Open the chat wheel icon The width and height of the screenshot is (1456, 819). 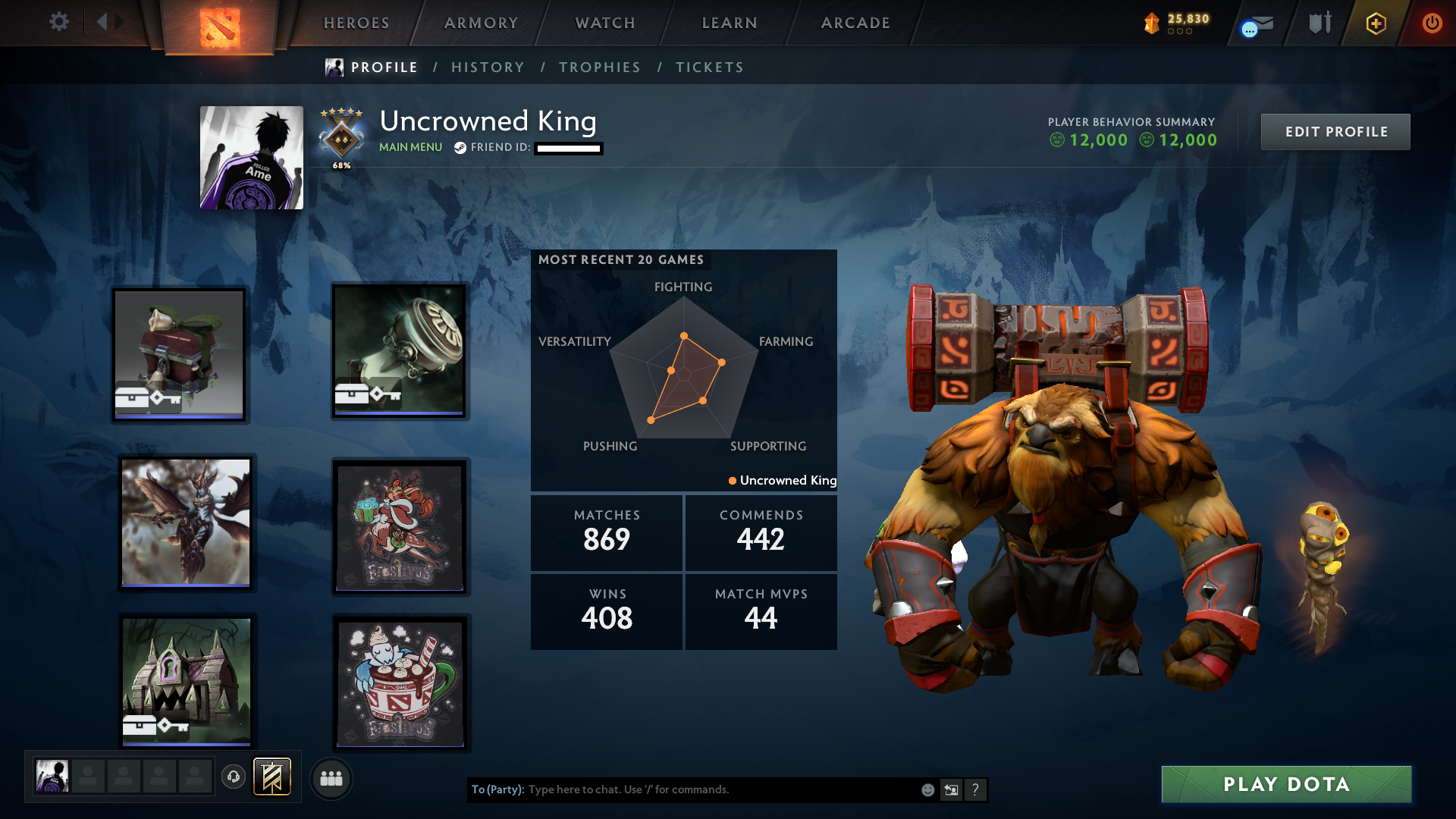(951, 789)
